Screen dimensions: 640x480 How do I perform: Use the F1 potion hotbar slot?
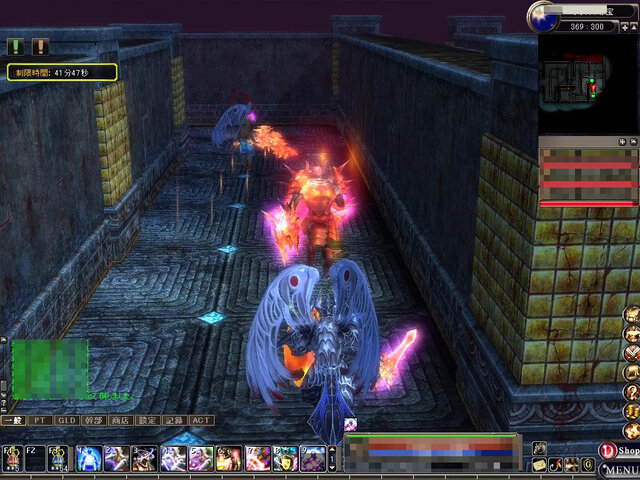12,459
